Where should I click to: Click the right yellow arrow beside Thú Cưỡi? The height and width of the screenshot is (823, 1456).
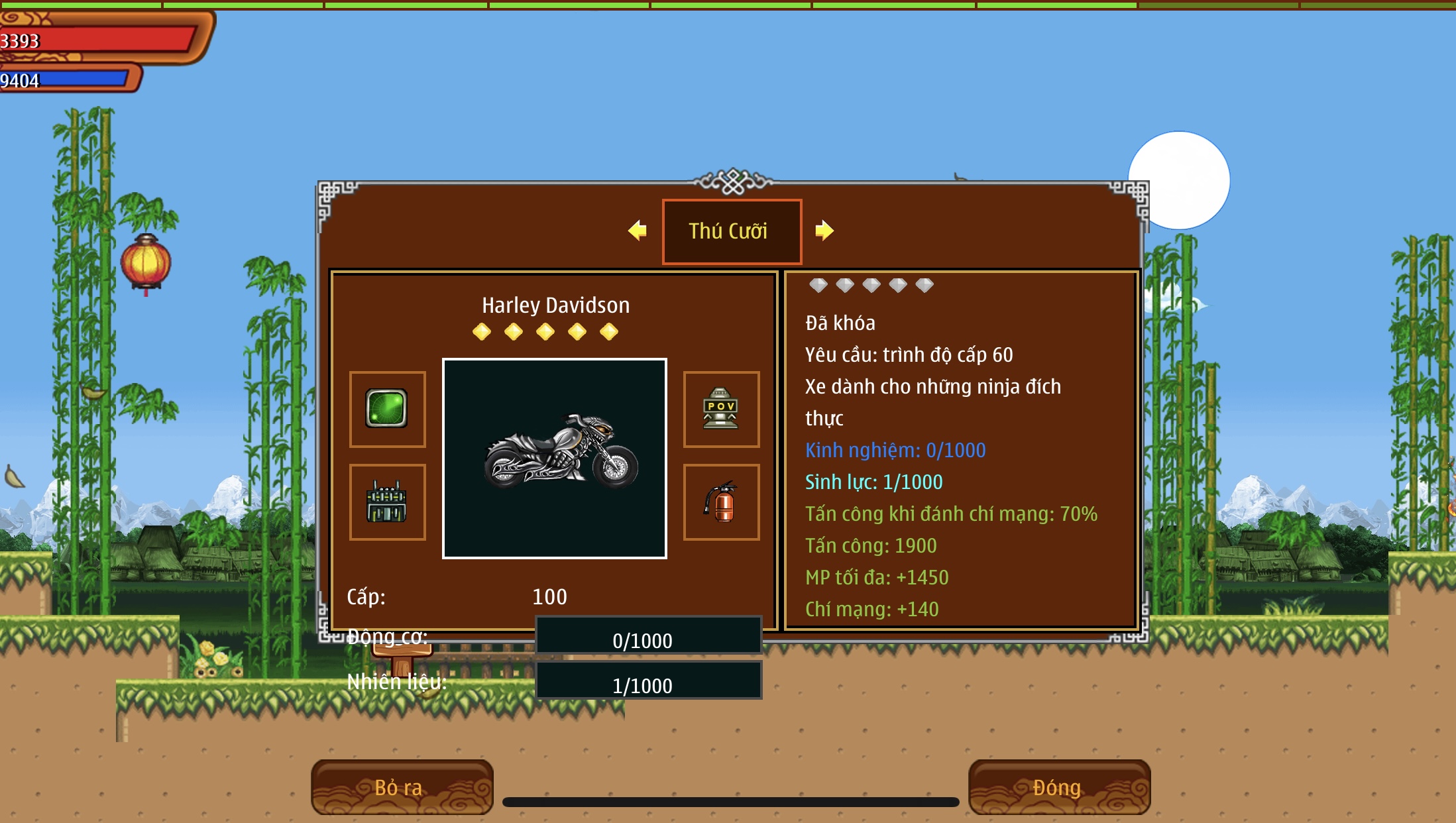(x=824, y=231)
